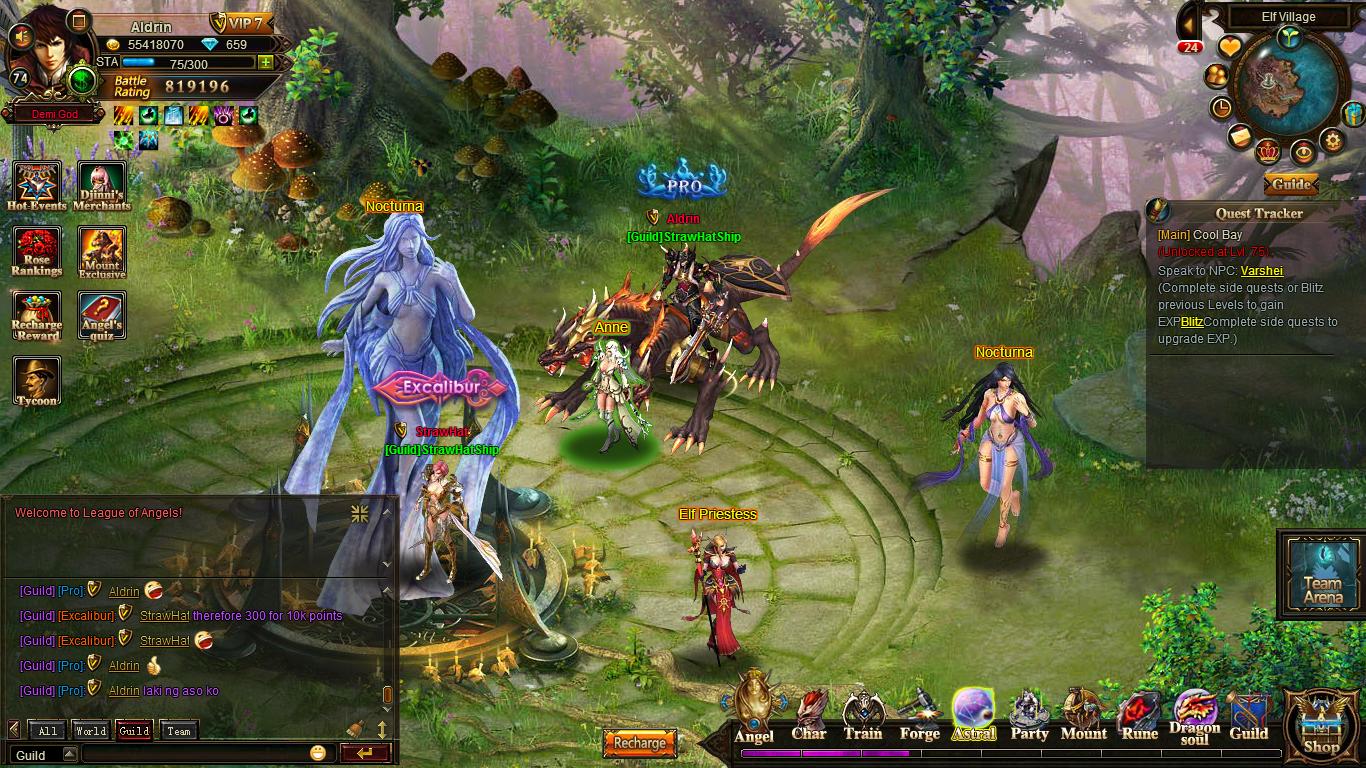
Task: Toggle the sound speaker icon
Action: click(x=18, y=37)
